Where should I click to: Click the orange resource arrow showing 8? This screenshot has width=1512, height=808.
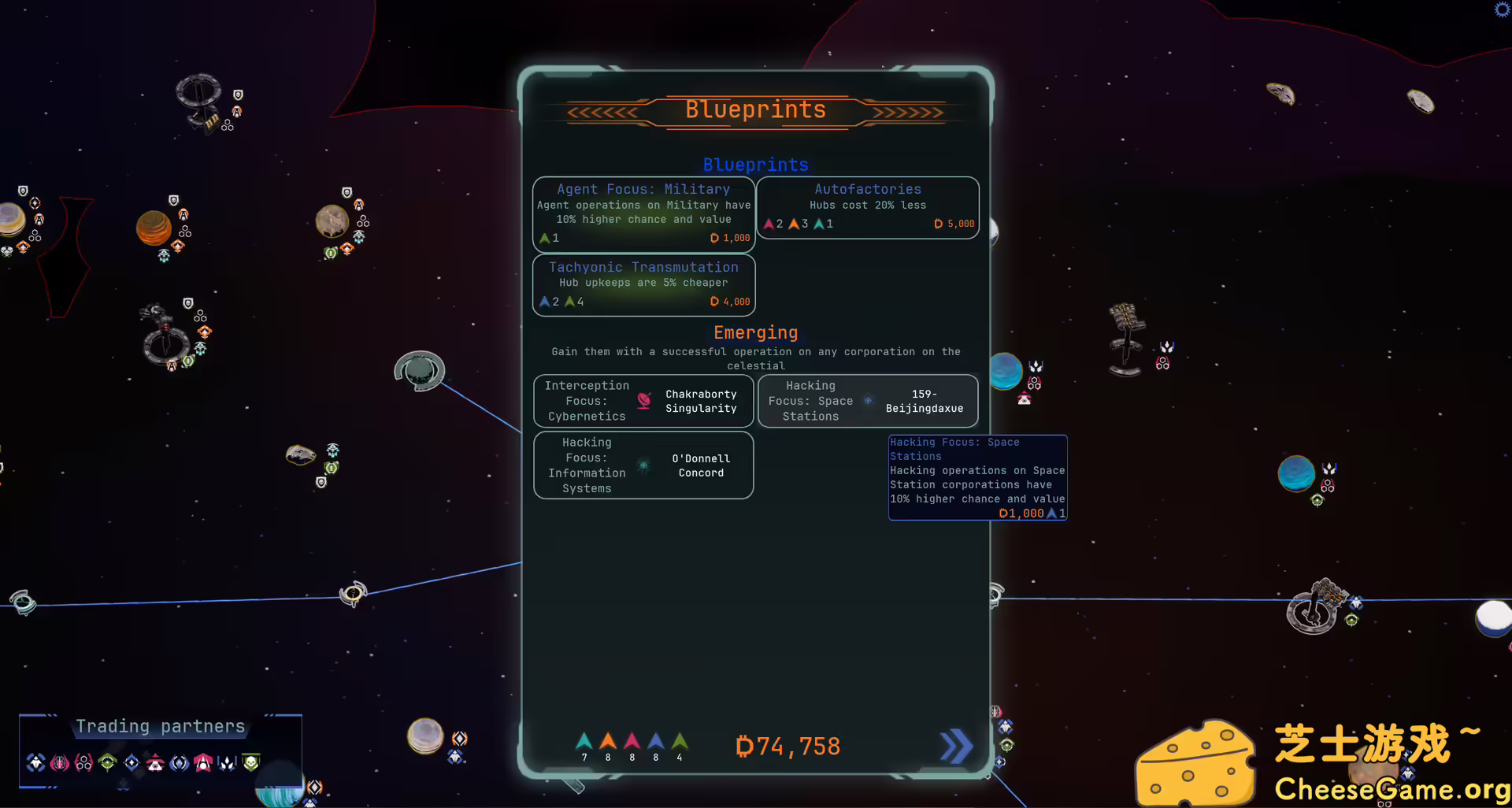pyautogui.click(x=607, y=742)
